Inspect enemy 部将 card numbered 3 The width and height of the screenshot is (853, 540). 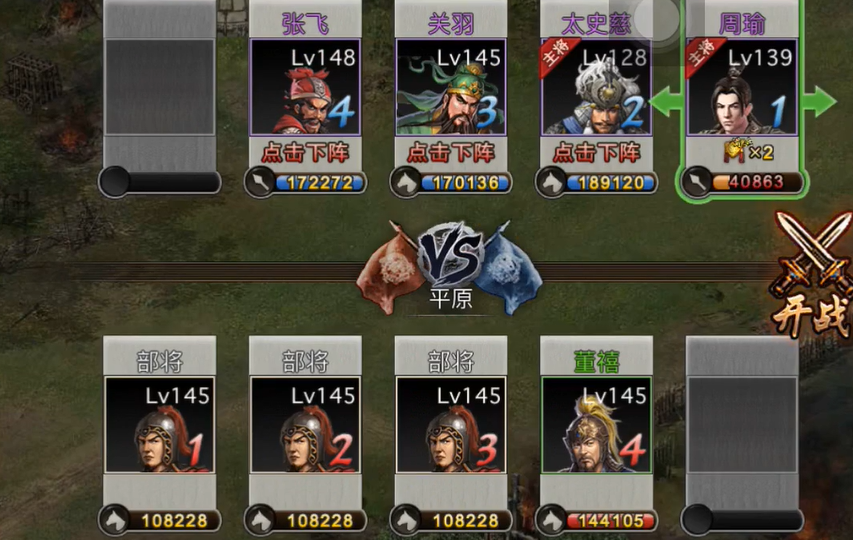(451, 424)
